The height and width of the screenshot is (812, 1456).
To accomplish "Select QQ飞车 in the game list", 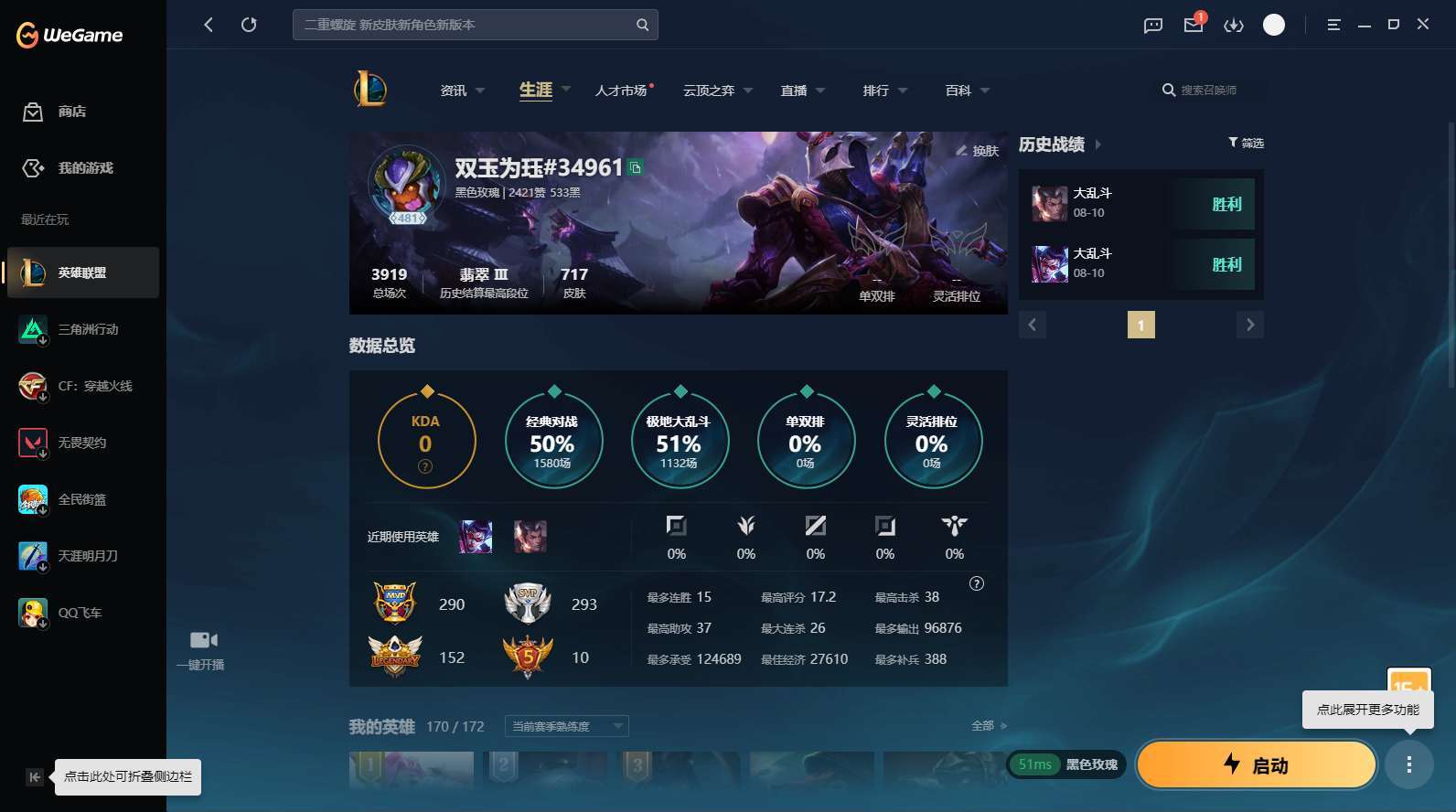I will click(x=82, y=613).
